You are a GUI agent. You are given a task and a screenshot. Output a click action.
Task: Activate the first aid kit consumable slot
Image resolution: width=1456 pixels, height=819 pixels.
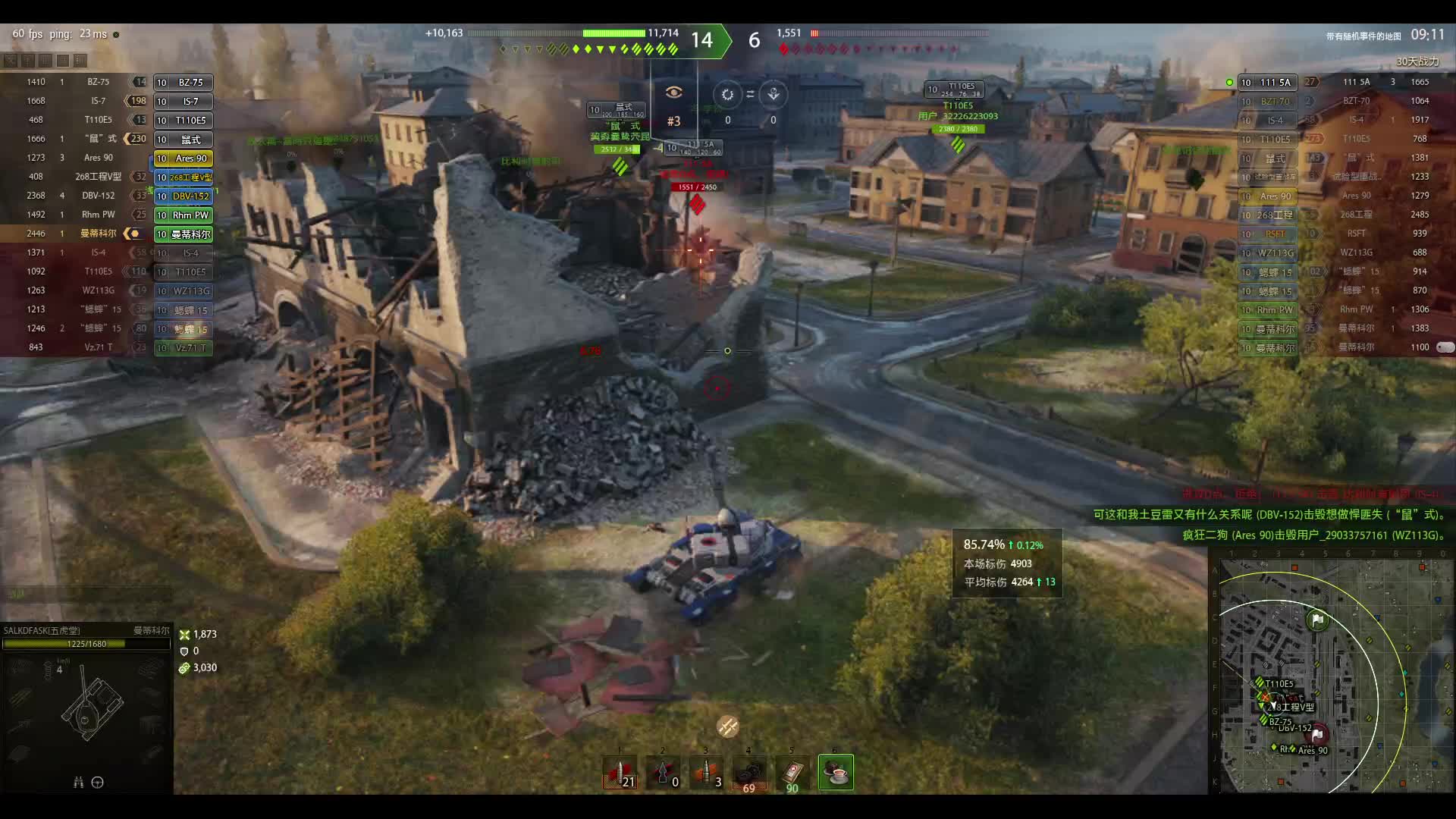pyautogui.click(x=792, y=773)
